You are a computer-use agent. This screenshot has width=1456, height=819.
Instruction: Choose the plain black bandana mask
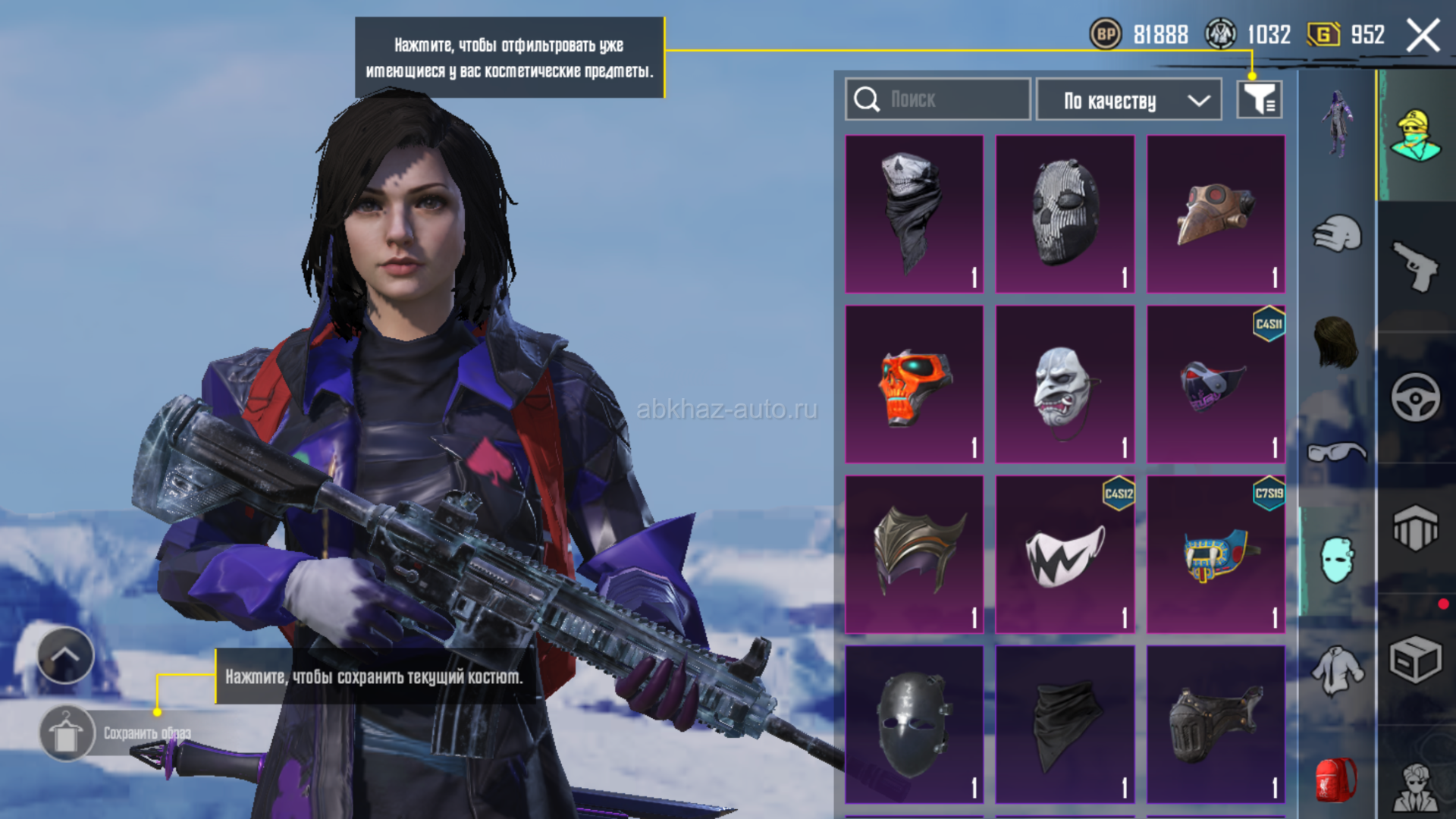point(1064,724)
